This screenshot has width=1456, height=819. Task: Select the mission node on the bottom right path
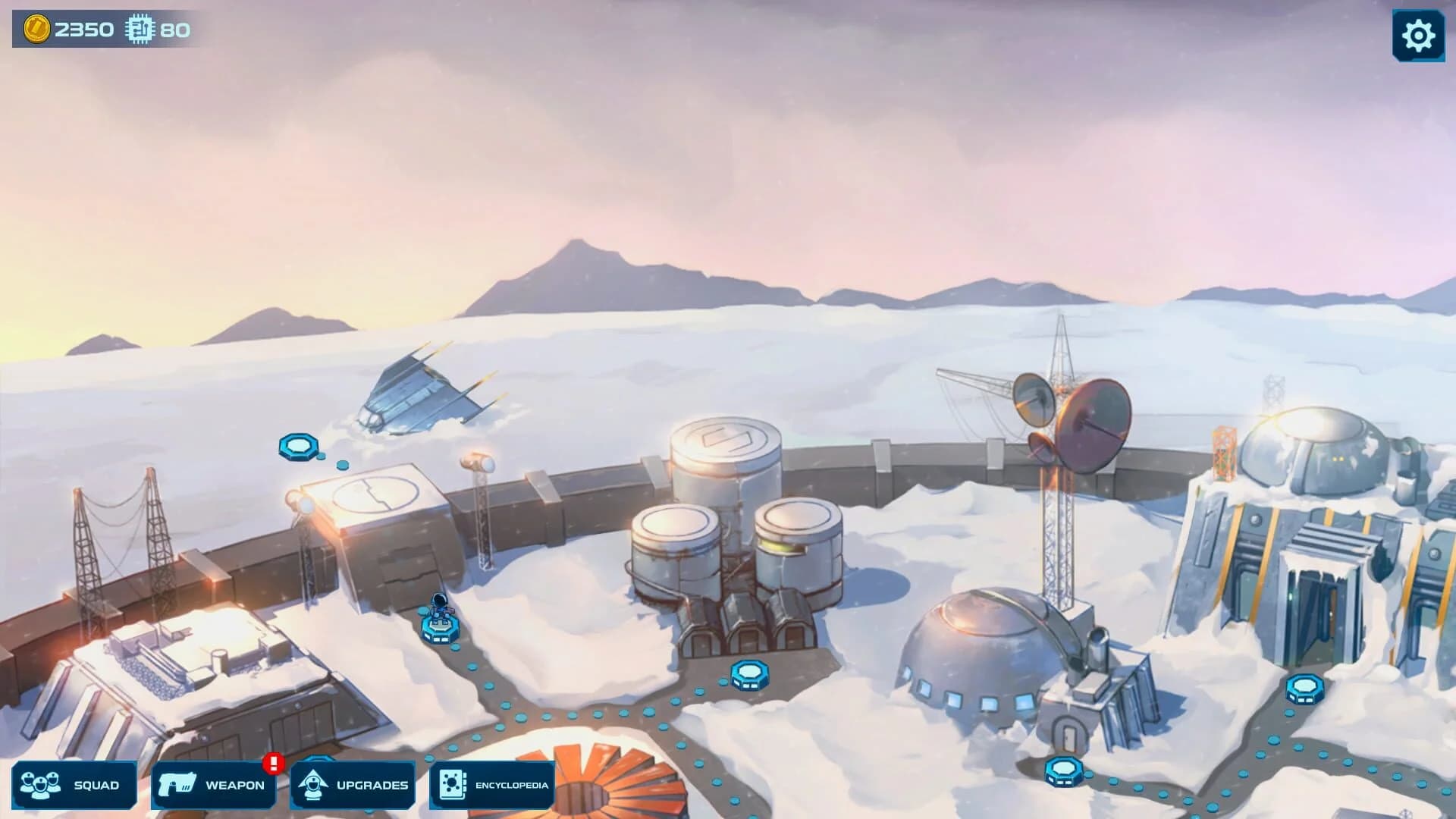click(x=1065, y=771)
